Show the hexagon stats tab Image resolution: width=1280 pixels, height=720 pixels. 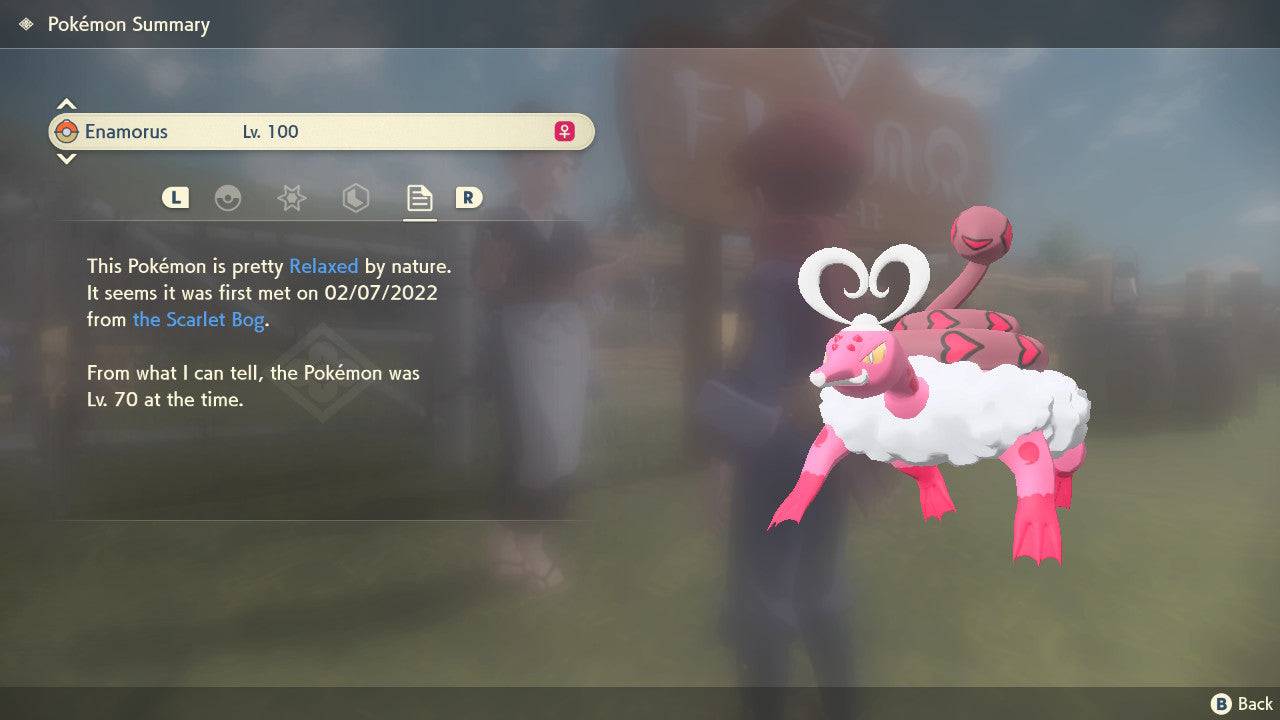coord(355,198)
